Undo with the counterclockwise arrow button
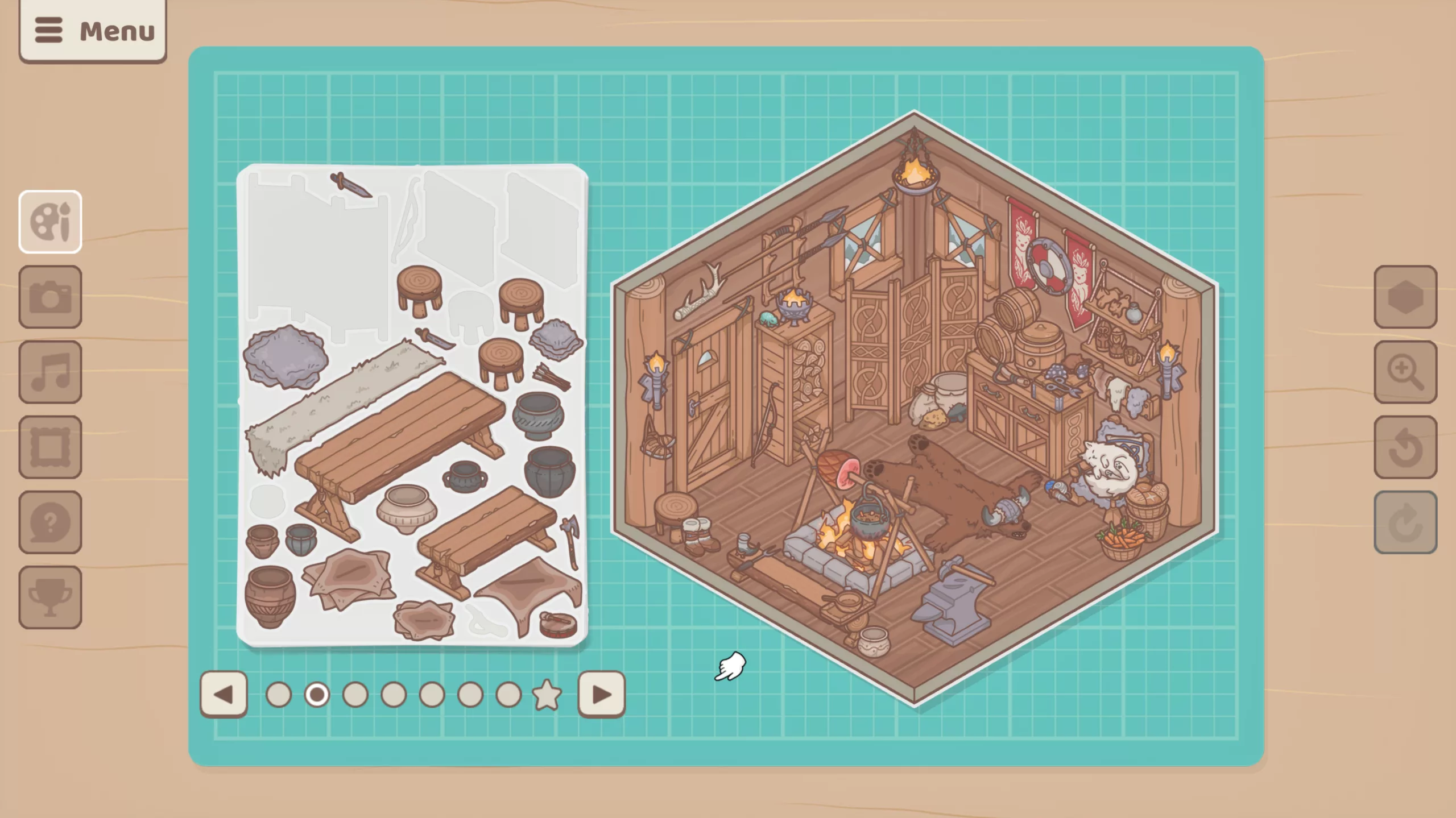Screen dimensions: 1456x818 [1405, 447]
